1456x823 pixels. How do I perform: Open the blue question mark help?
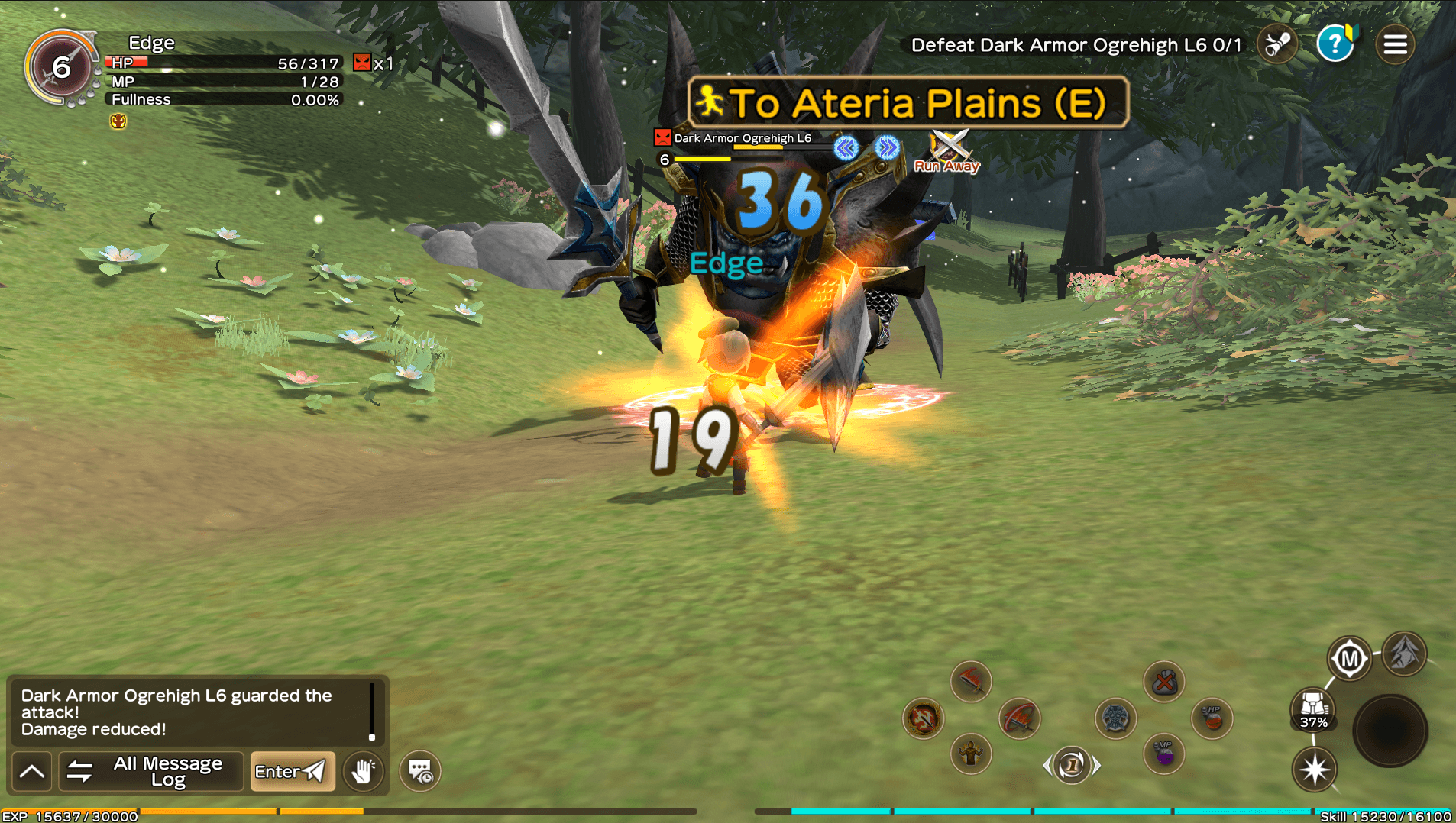[1335, 44]
